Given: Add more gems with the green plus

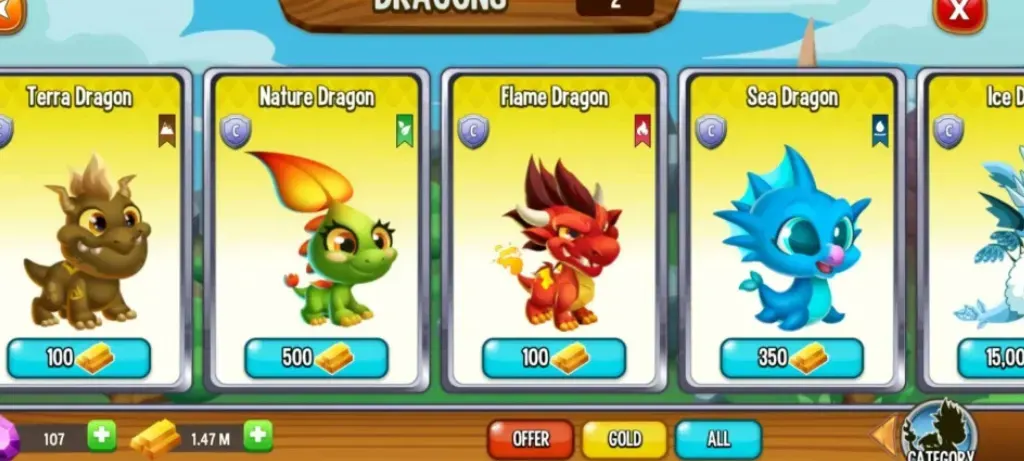Looking at the screenshot, I should pos(101,436).
